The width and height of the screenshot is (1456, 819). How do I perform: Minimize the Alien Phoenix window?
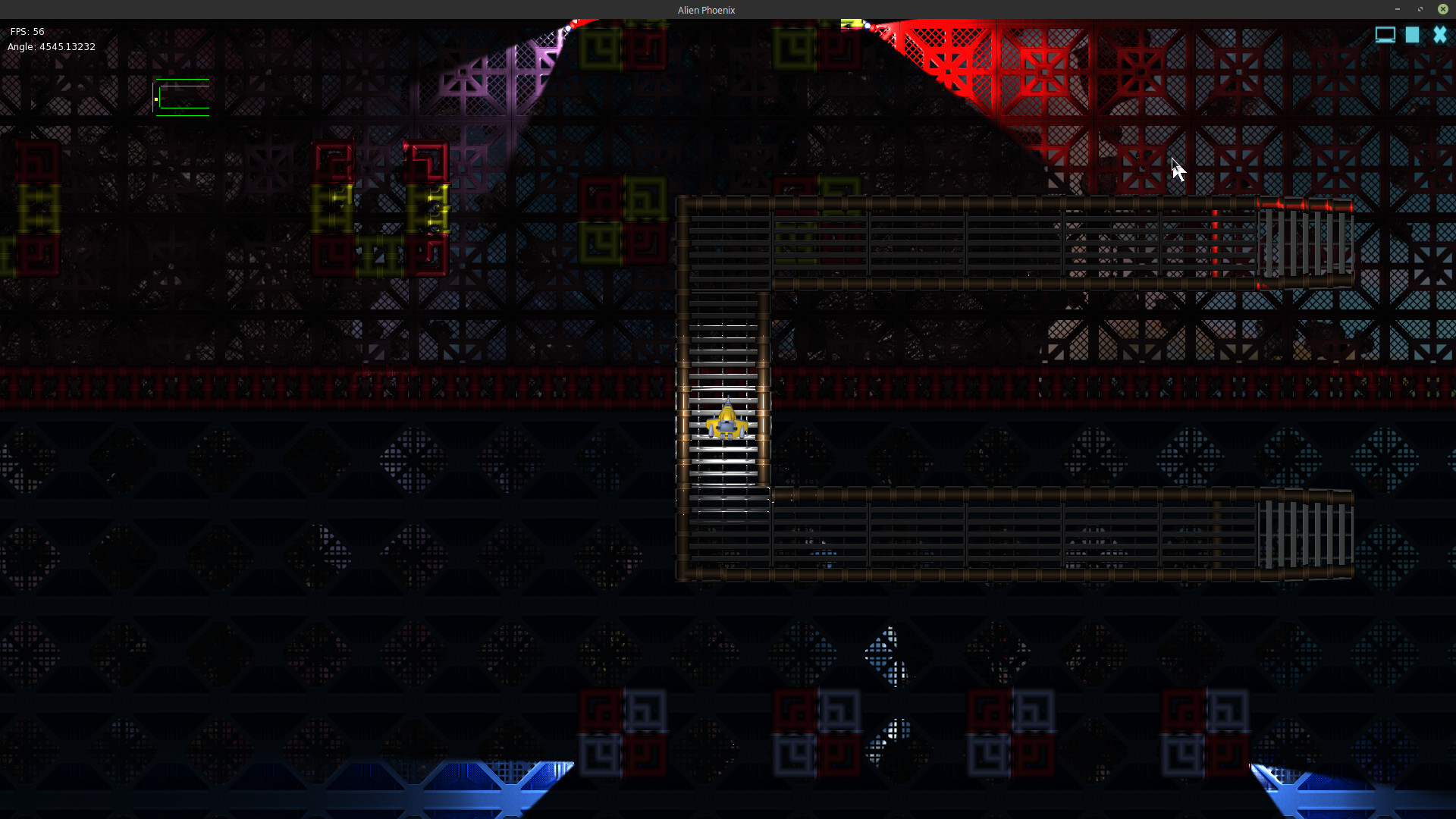(x=1397, y=9)
